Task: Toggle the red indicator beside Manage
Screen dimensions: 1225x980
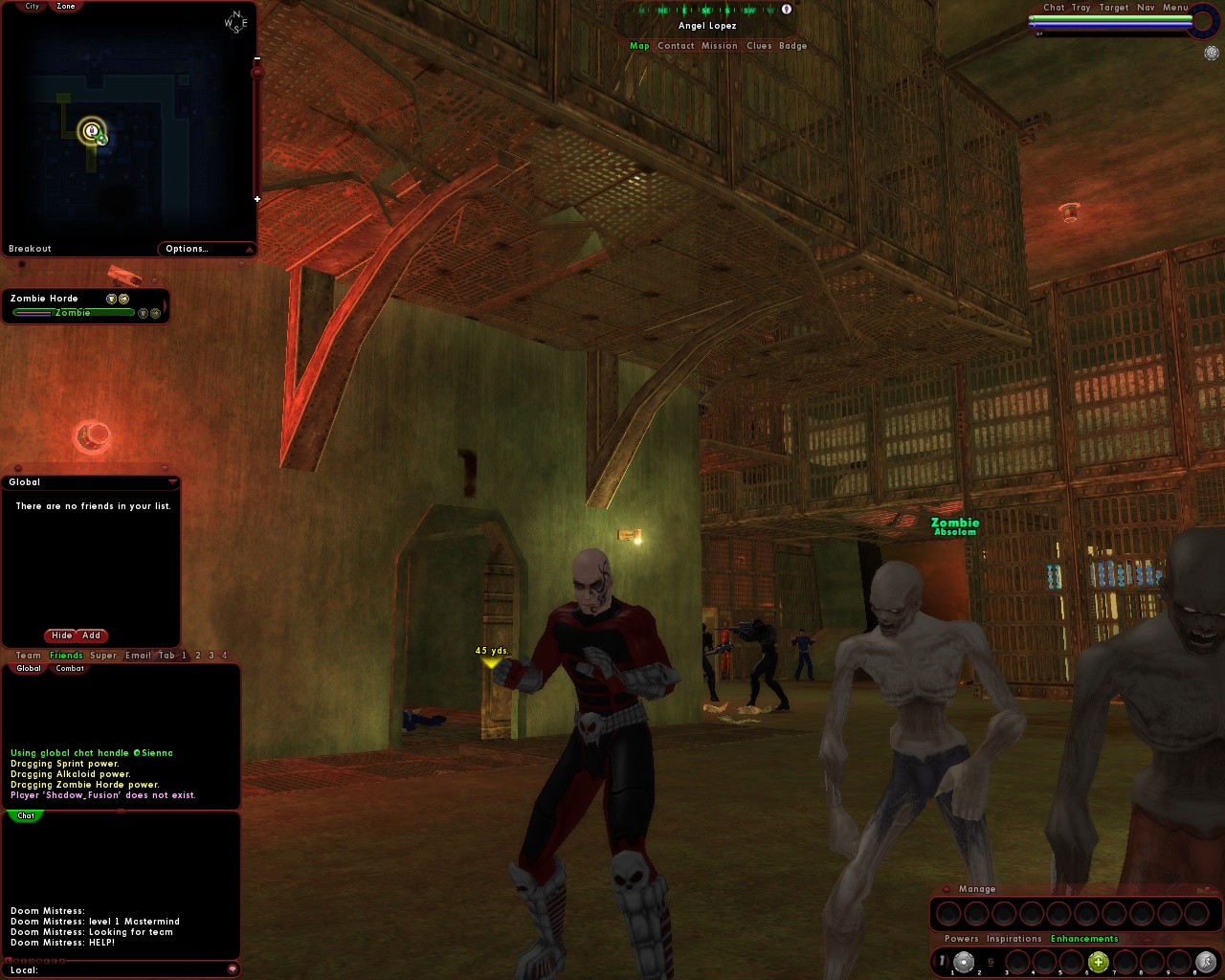Action: point(947,889)
